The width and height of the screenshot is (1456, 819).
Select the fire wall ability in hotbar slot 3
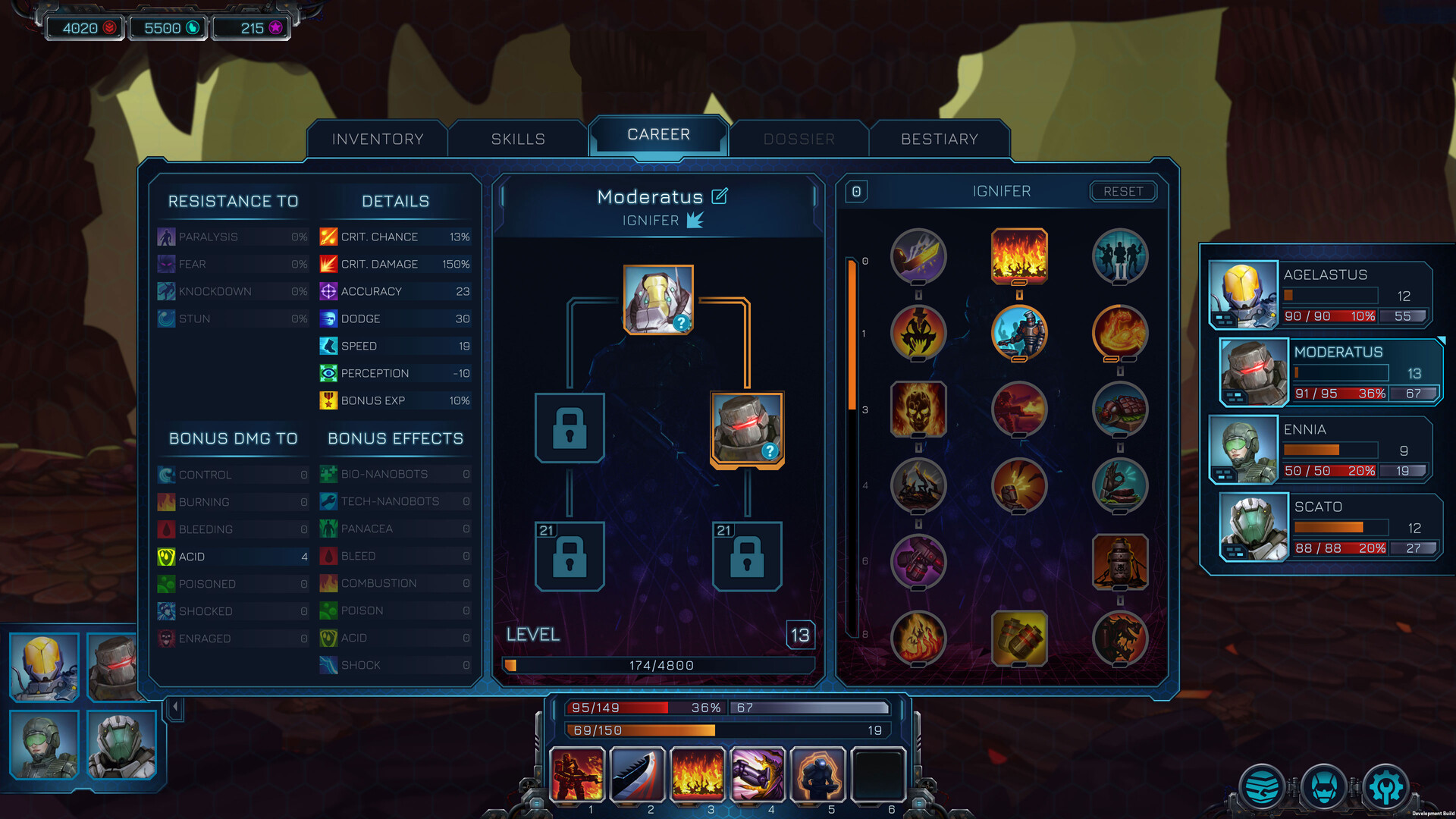click(x=698, y=775)
